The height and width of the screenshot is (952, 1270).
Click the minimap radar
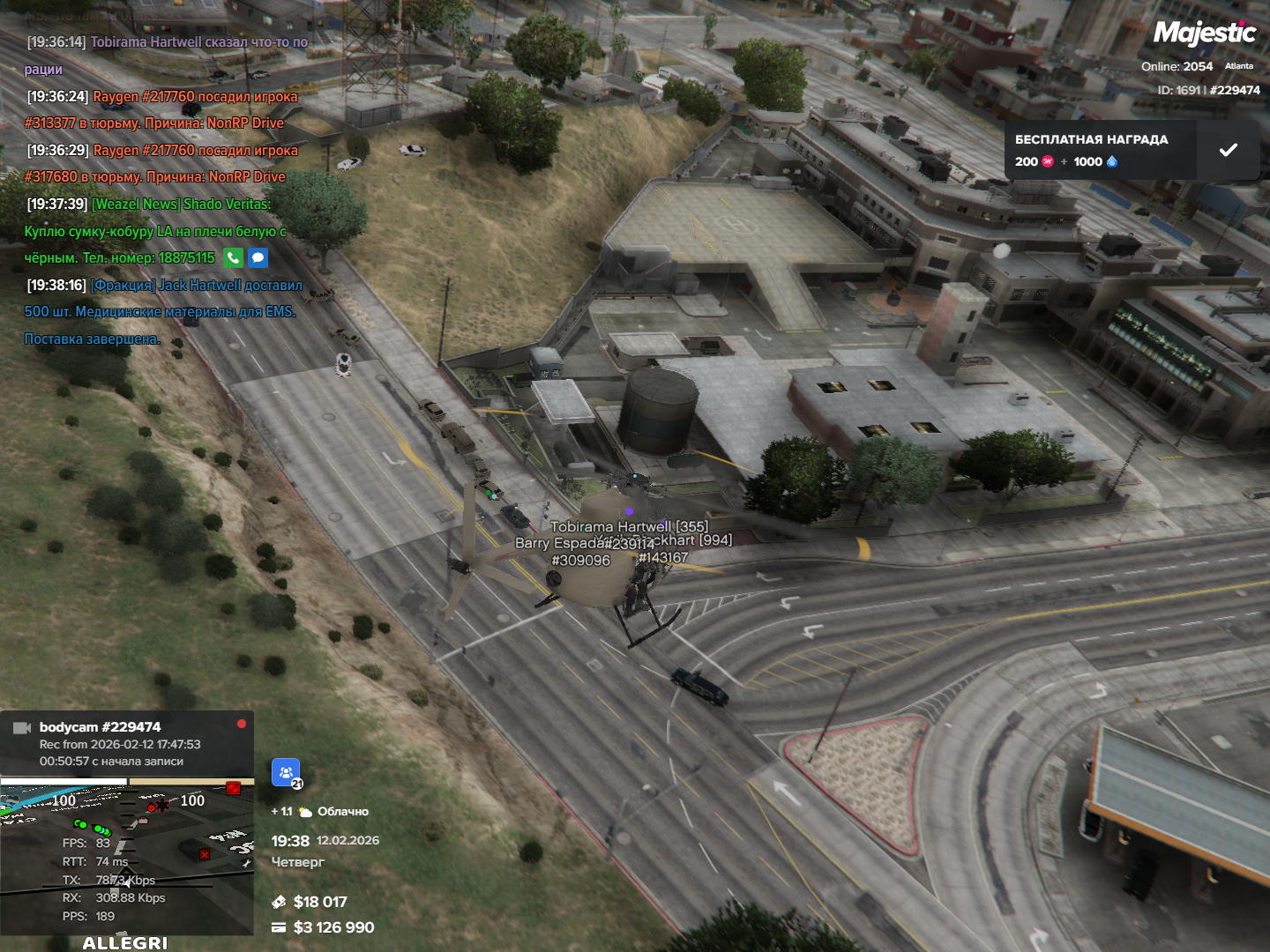coord(127,857)
